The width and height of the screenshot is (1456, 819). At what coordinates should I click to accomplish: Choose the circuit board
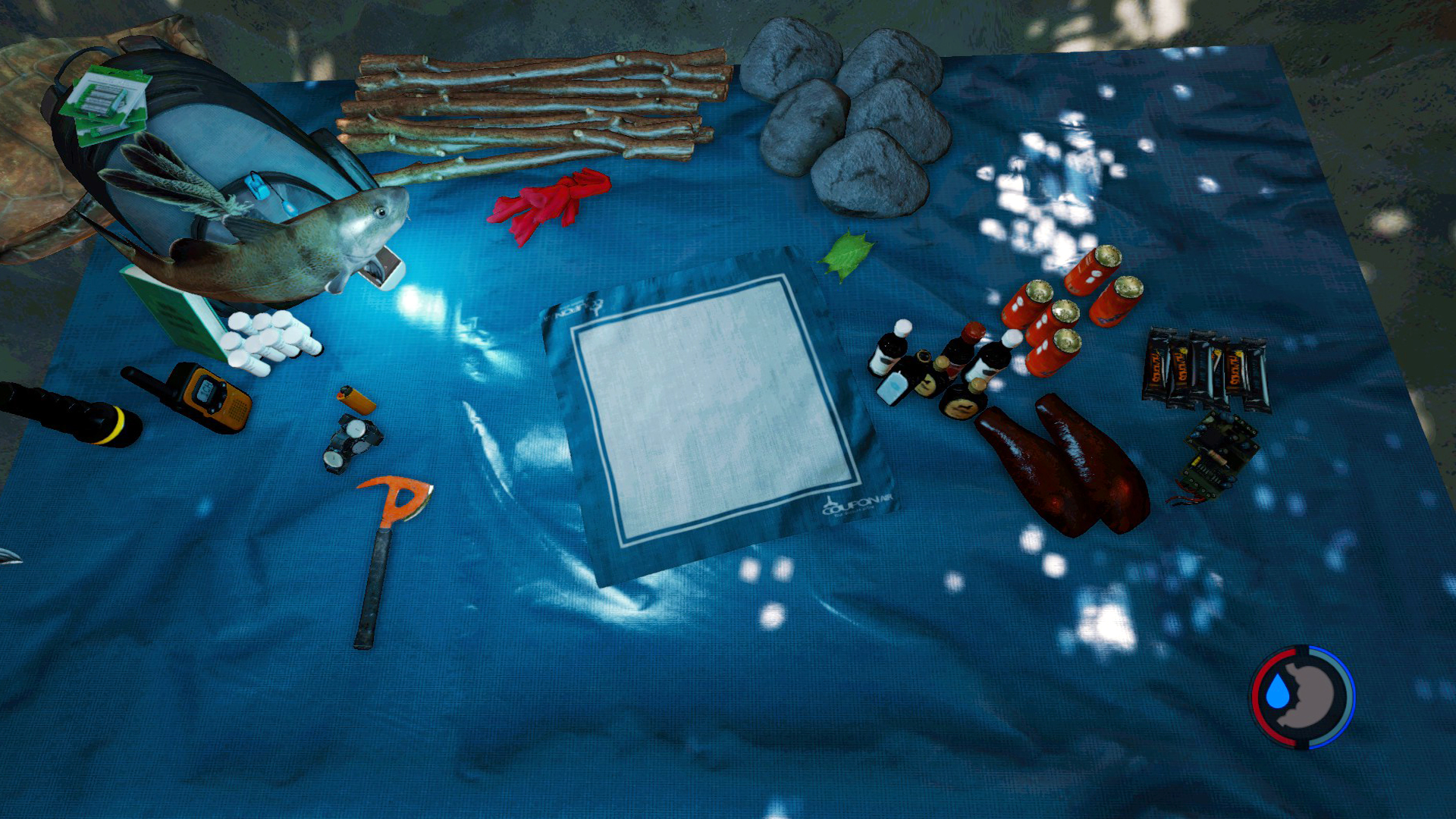pos(1216,455)
